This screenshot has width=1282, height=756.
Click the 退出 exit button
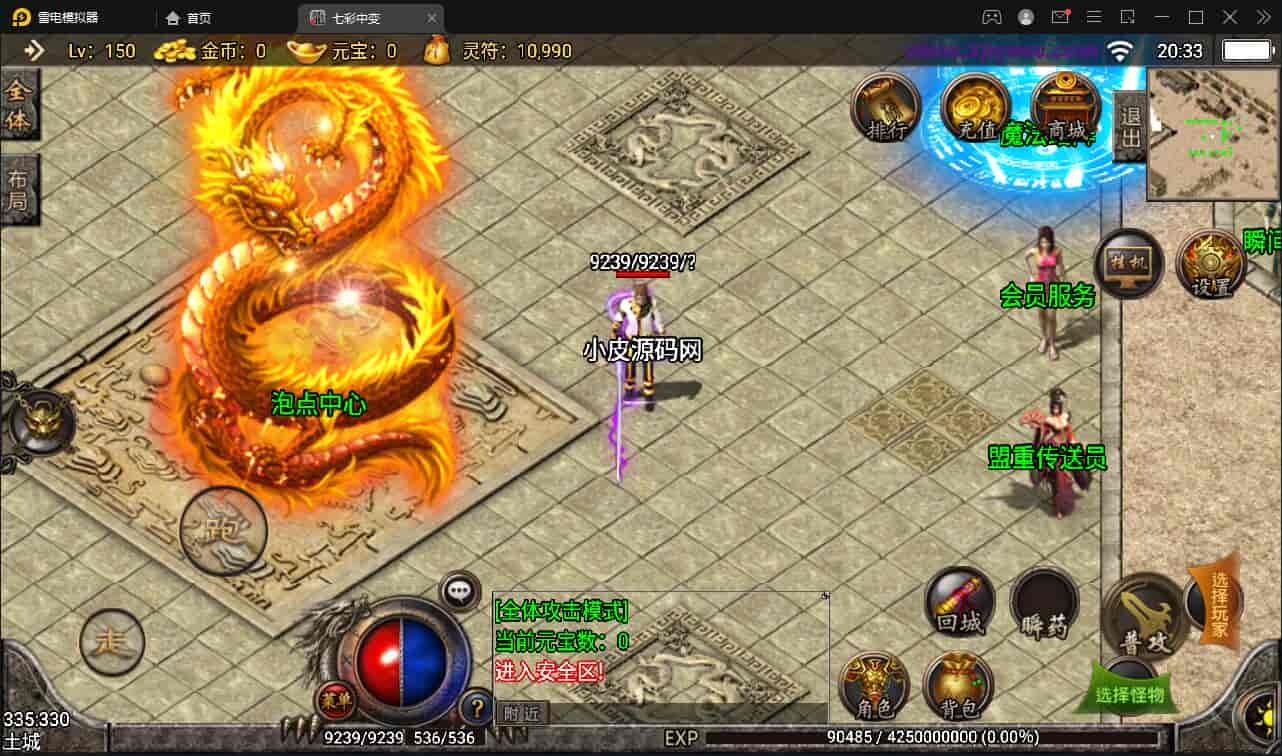pos(1130,128)
